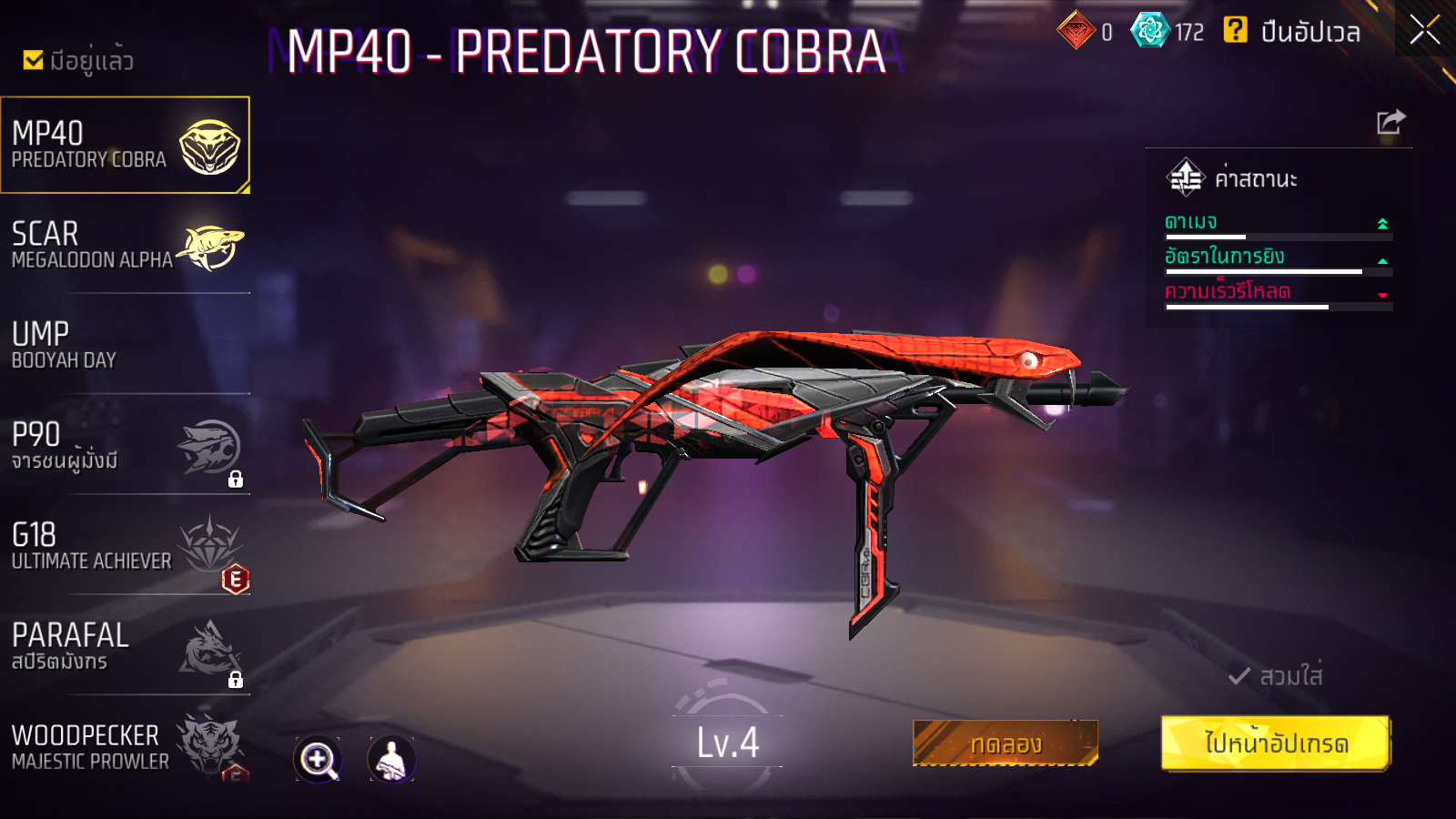Share the weapon using the arrow icon
The image size is (1456, 819).
coord(1390,122)
